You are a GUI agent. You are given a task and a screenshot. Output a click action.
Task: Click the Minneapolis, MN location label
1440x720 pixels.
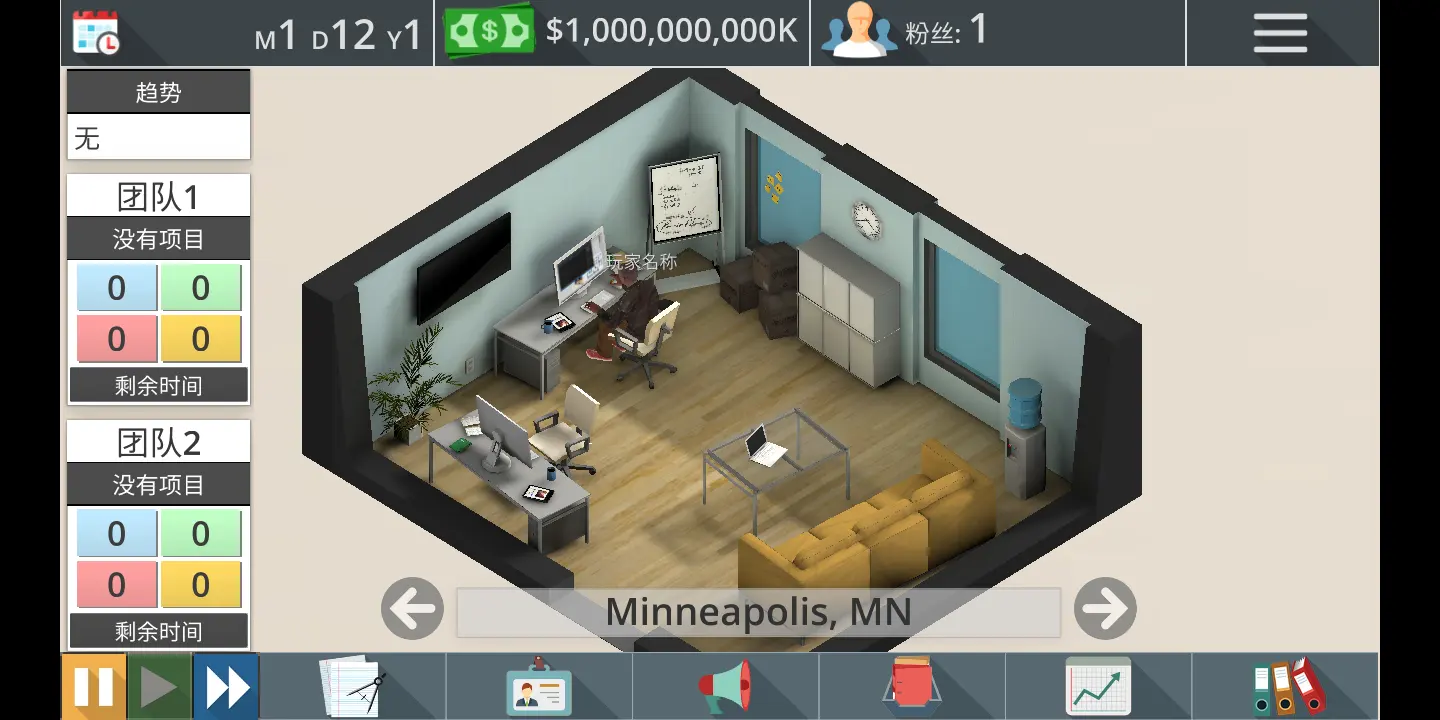pyautogui.click(x=758, y=612)
